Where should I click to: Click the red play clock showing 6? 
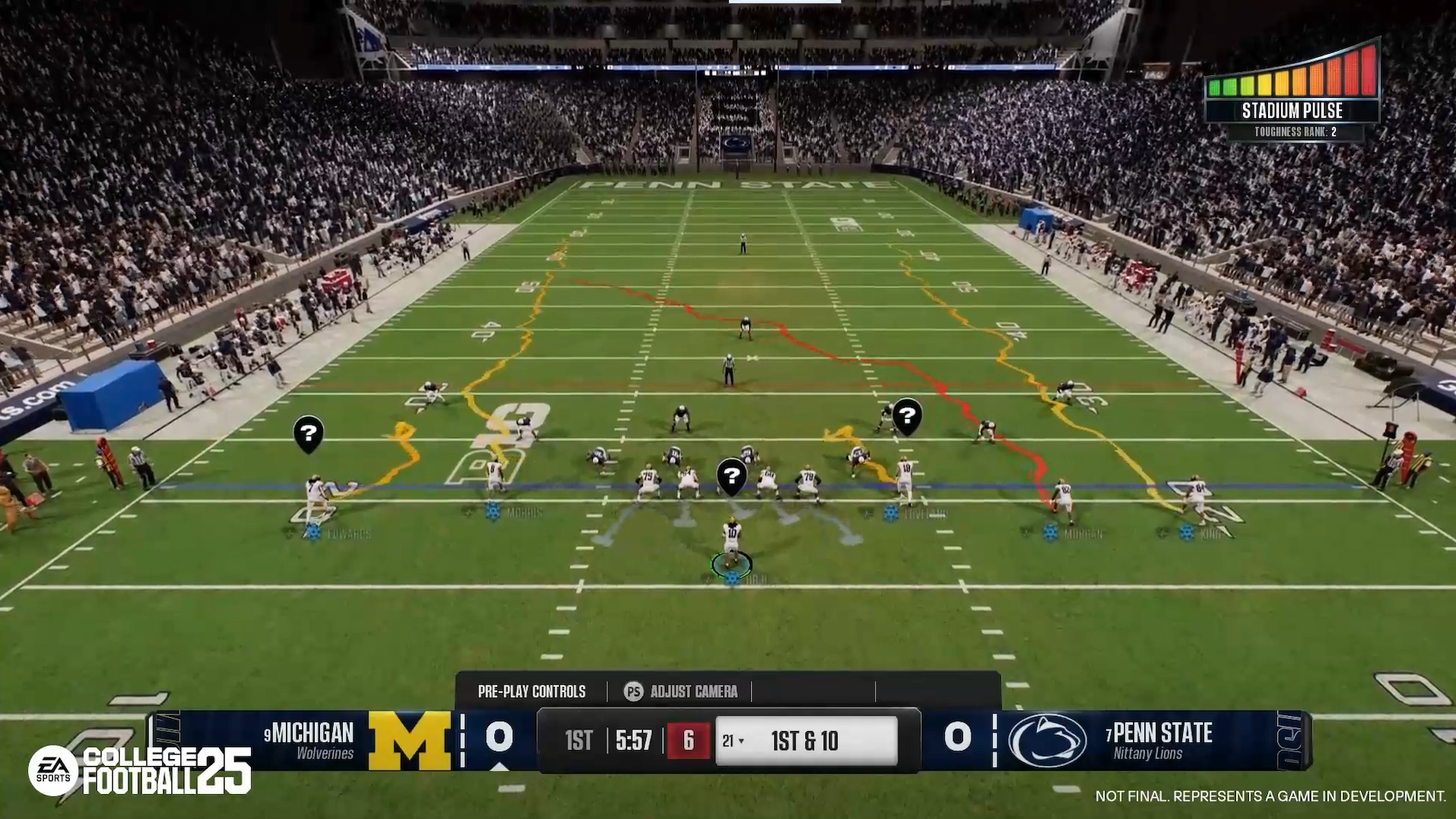coord(687,742)
